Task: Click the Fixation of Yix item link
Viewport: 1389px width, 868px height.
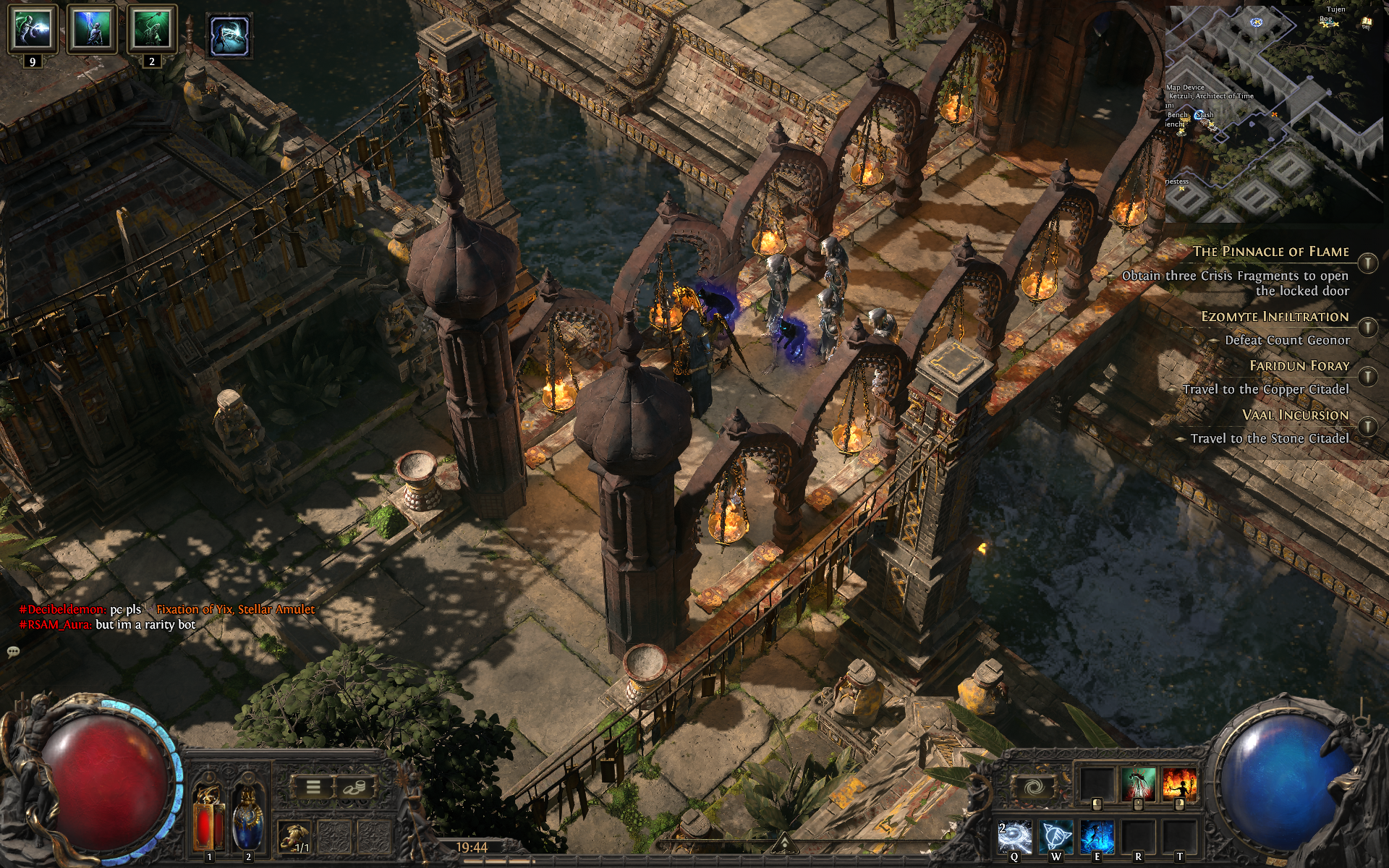Action: 236,610
